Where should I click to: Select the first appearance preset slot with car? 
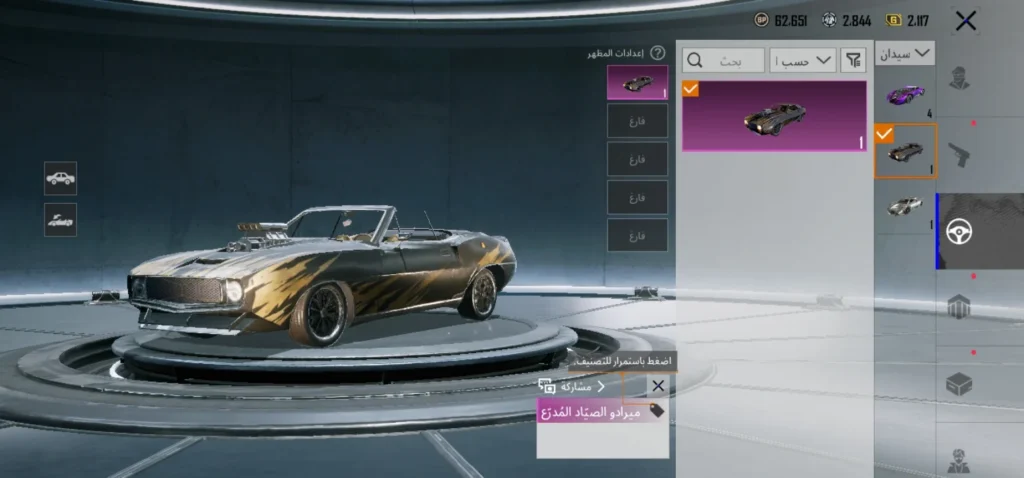click(x=637, y=83)
